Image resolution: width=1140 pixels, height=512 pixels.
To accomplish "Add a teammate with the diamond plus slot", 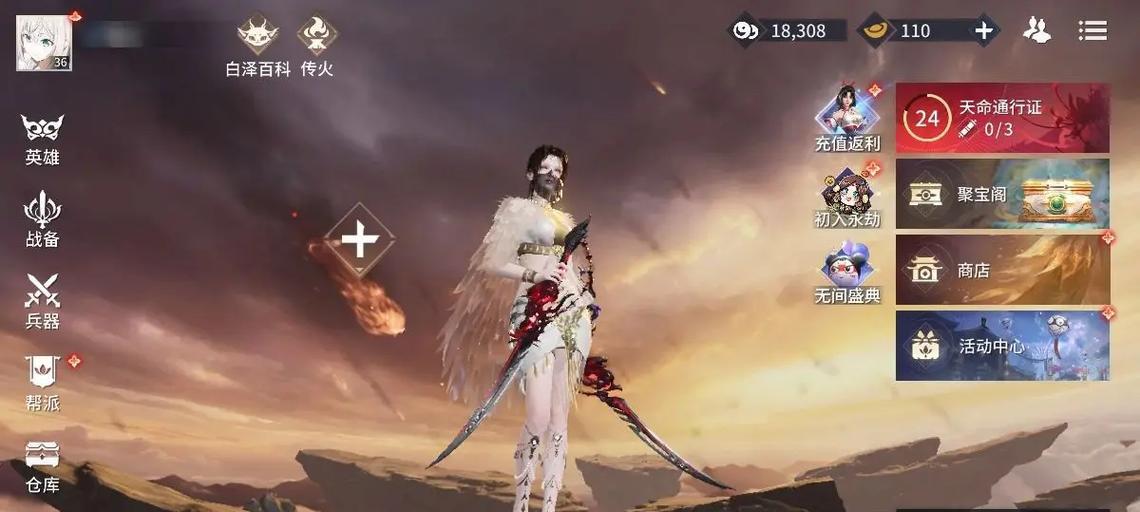I will click(359, 240).
